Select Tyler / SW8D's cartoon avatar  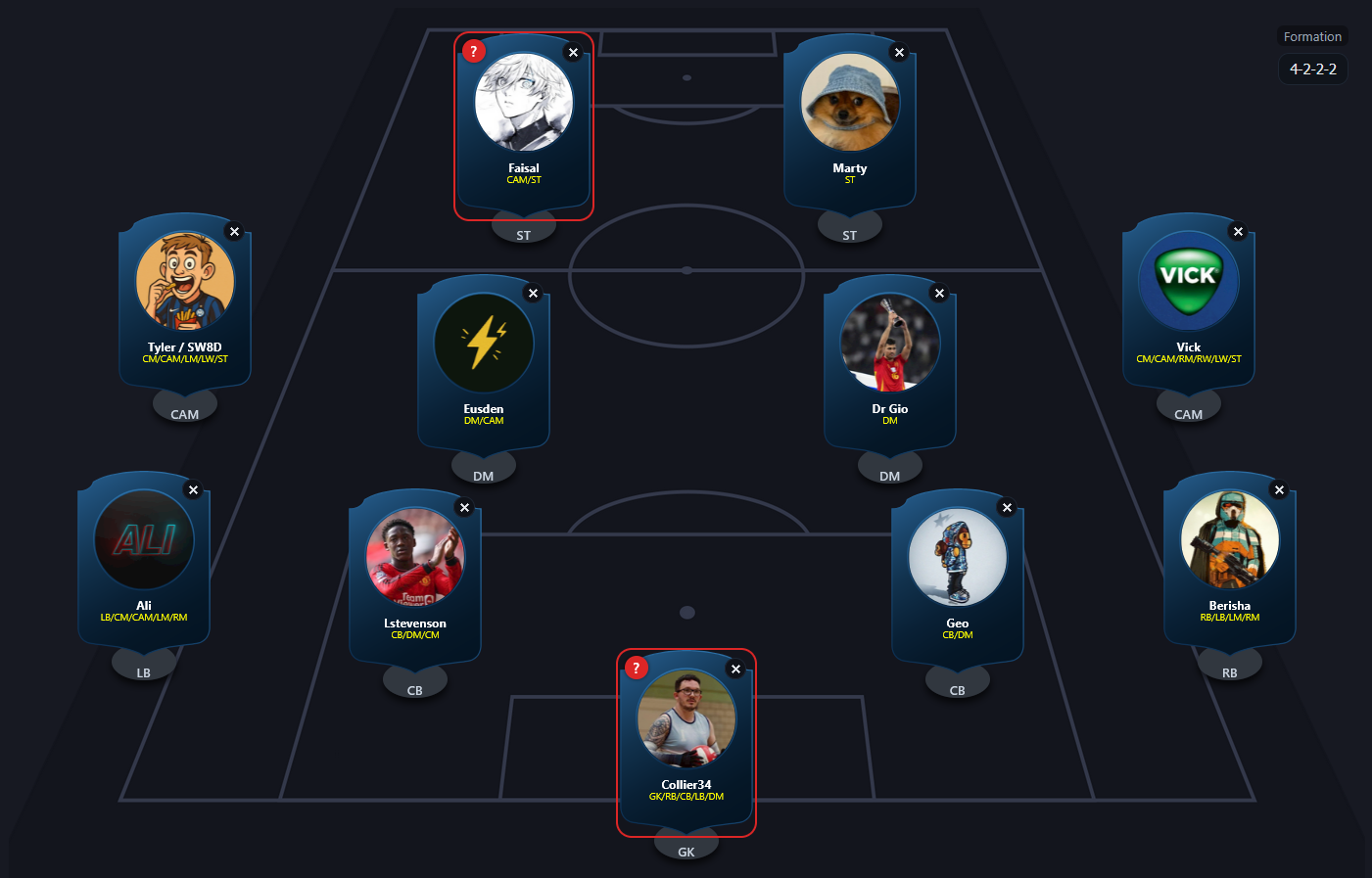coord(184,281)
